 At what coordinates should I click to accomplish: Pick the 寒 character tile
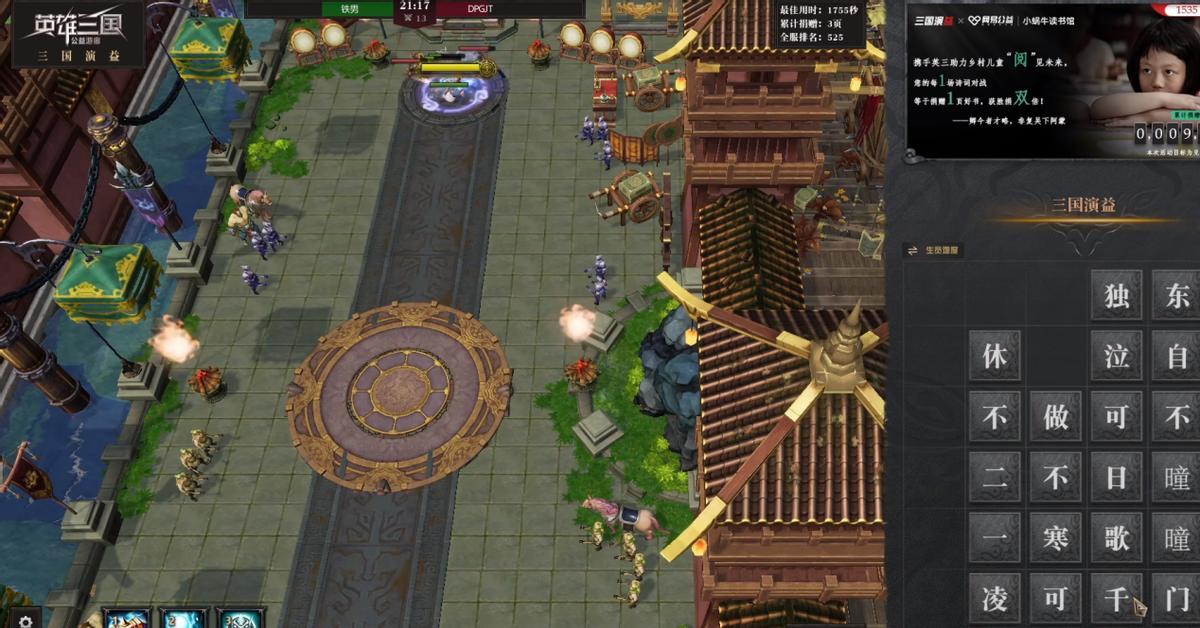click(x=1055, y=539)
